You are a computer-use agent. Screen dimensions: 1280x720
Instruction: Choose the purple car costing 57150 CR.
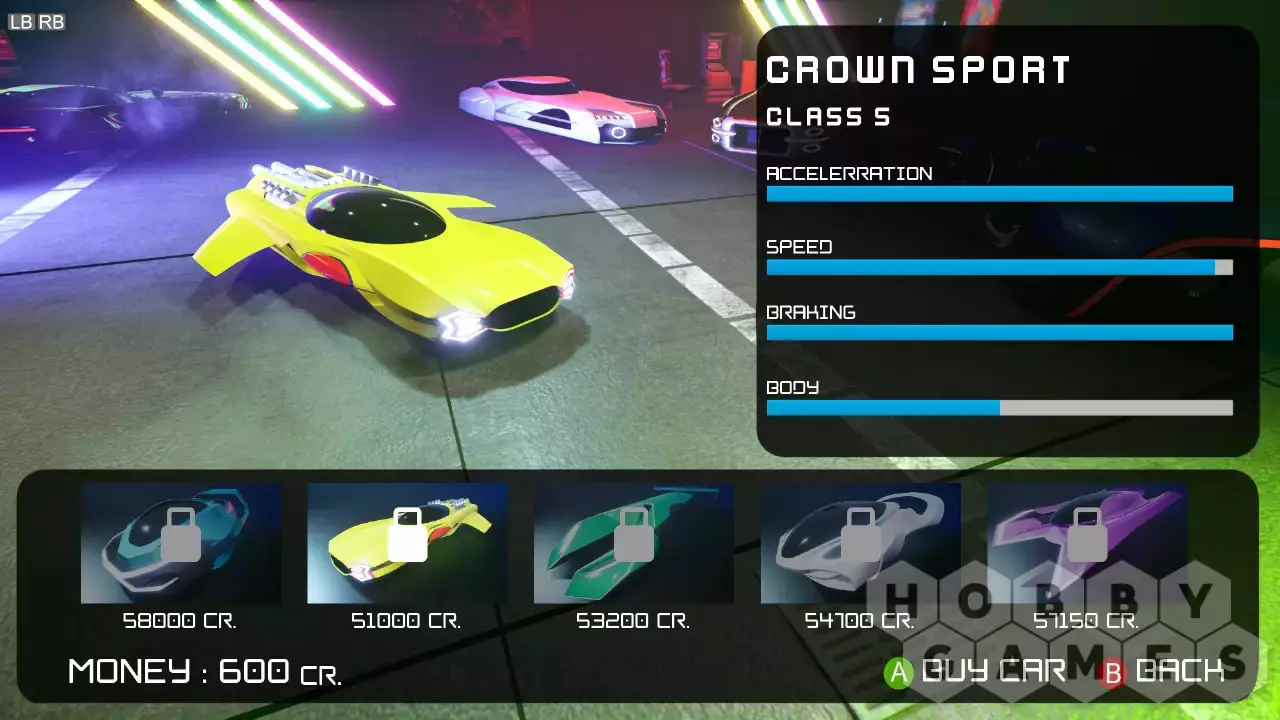tap(1086, 543)
